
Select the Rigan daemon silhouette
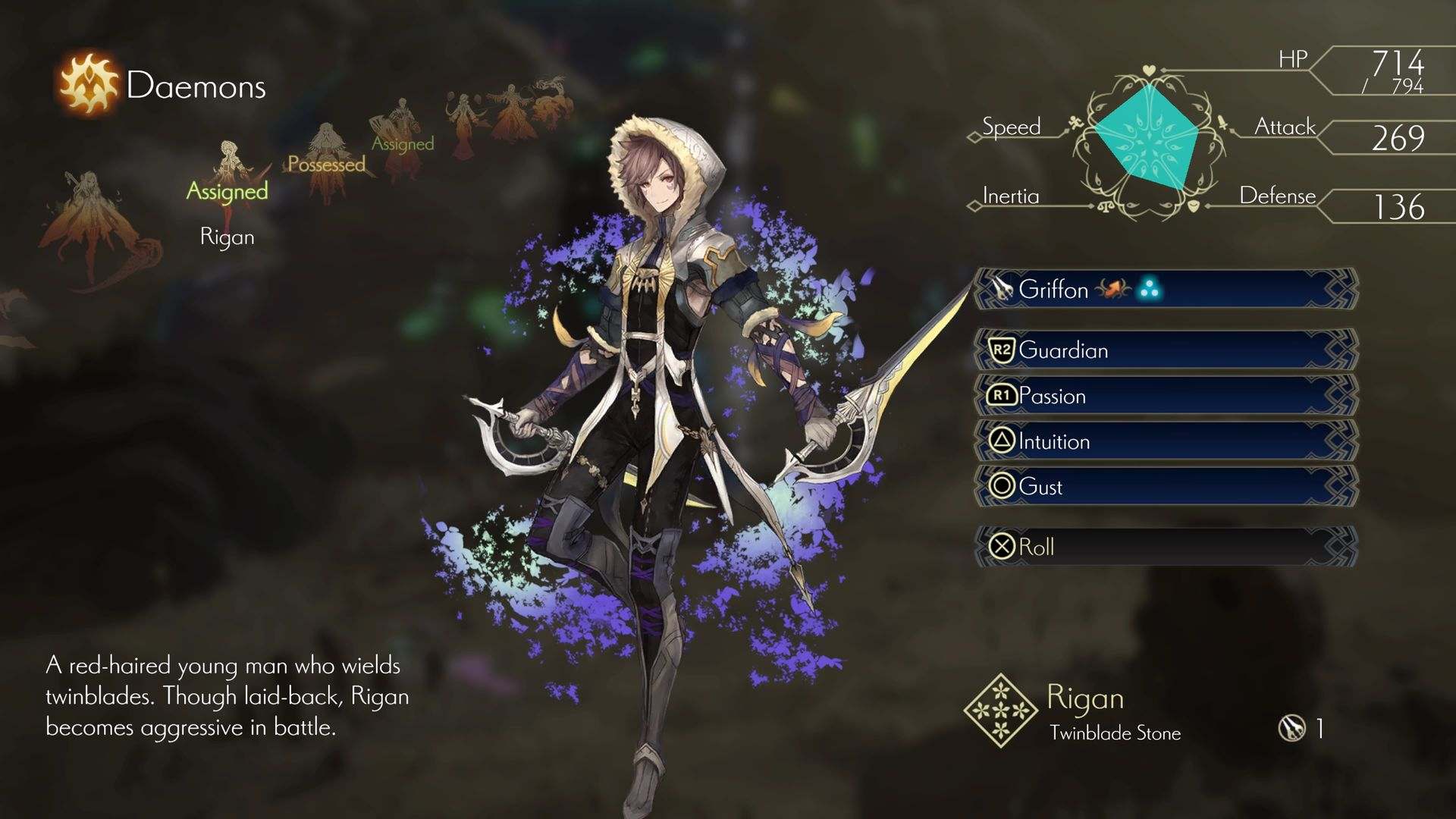(x=228, y=176)
